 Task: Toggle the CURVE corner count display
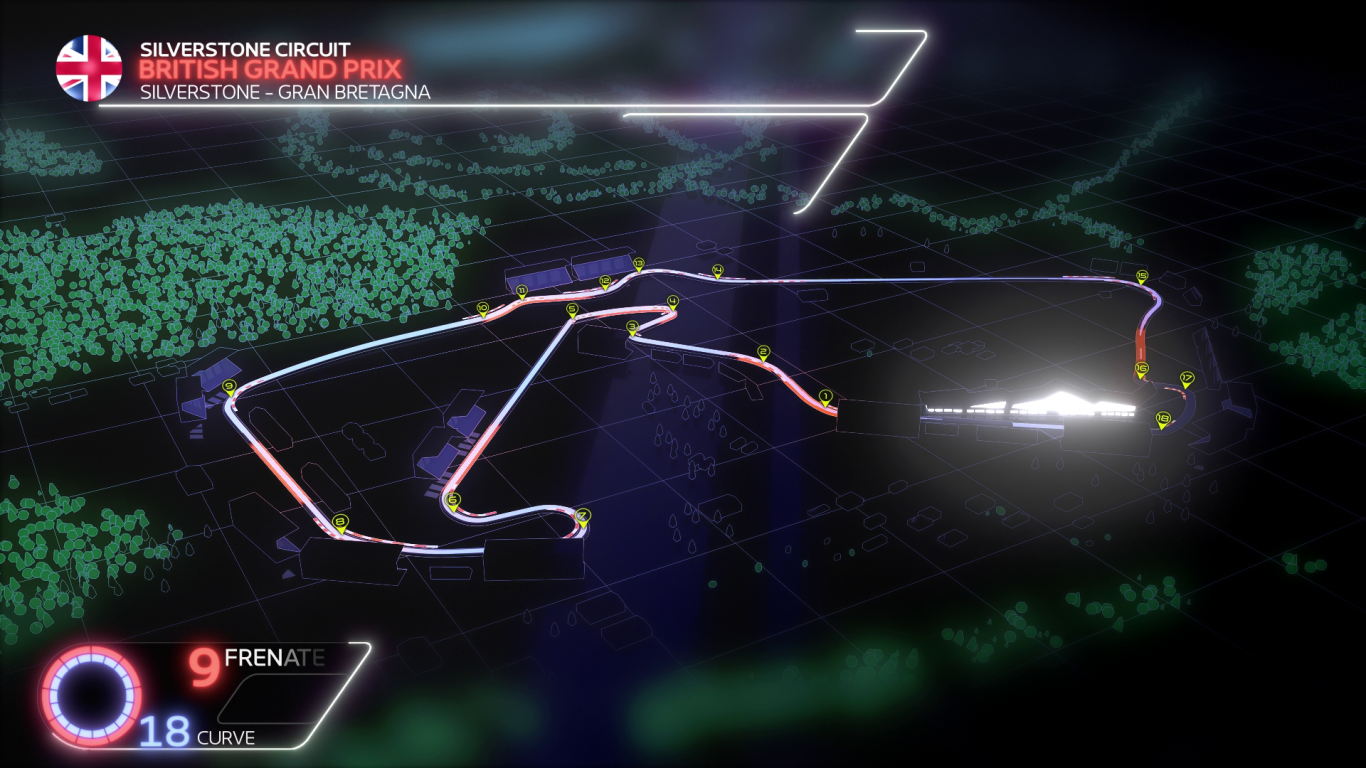[x=226, y=738]
